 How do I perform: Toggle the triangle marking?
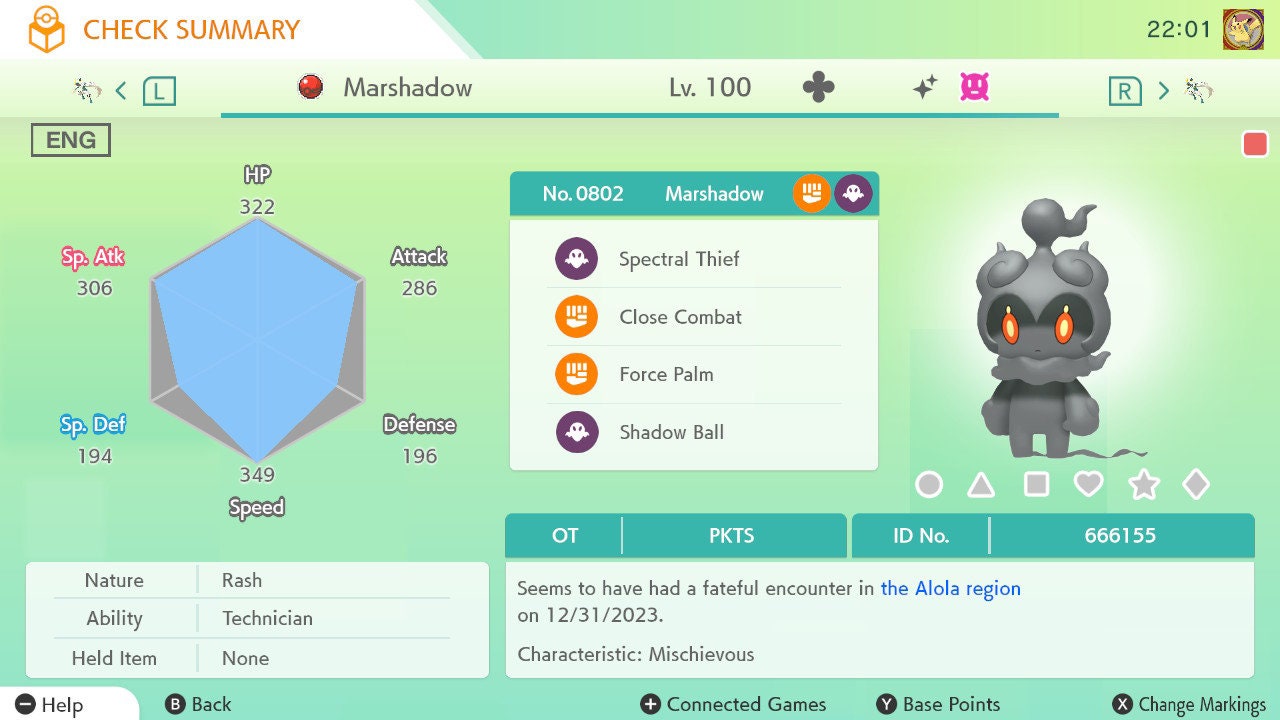point(981,485)
